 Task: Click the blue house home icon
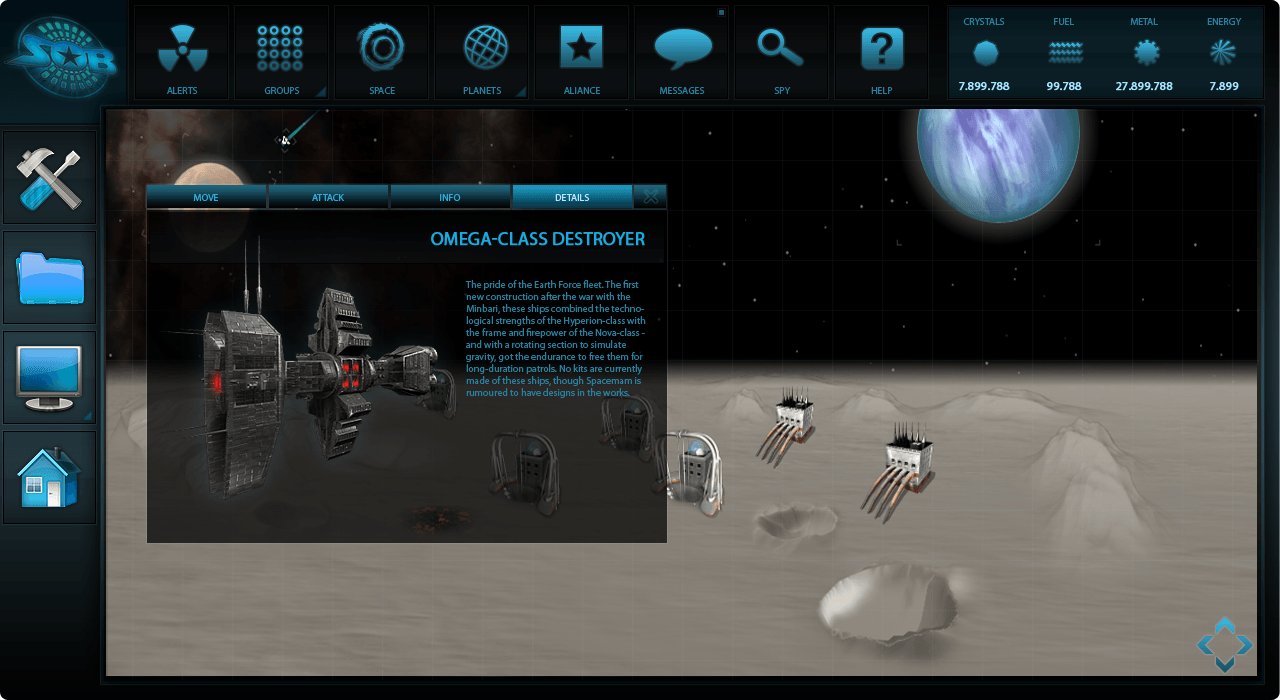coord(50,478)
